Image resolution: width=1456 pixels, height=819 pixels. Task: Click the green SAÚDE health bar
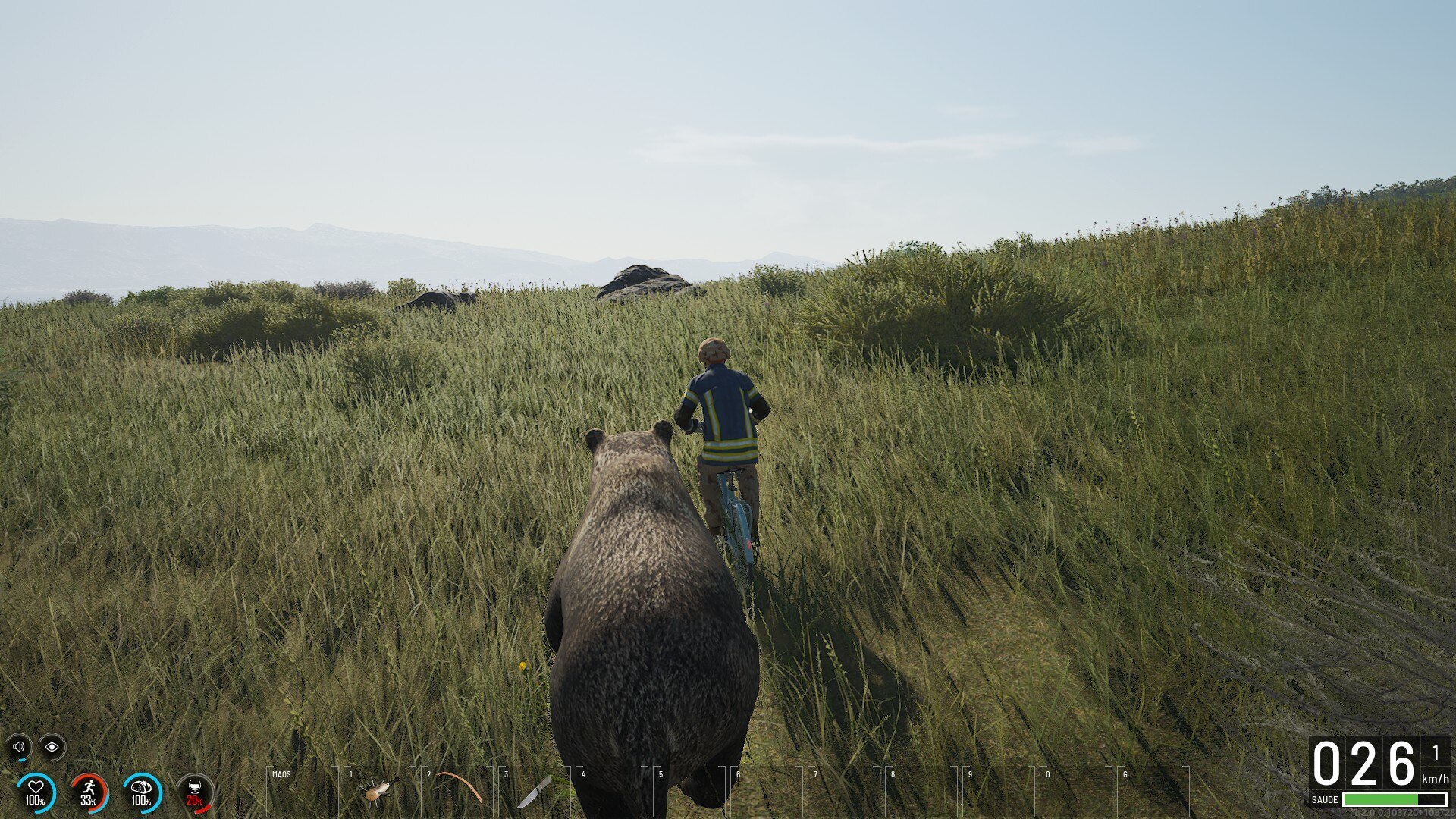pos(1380,800)
